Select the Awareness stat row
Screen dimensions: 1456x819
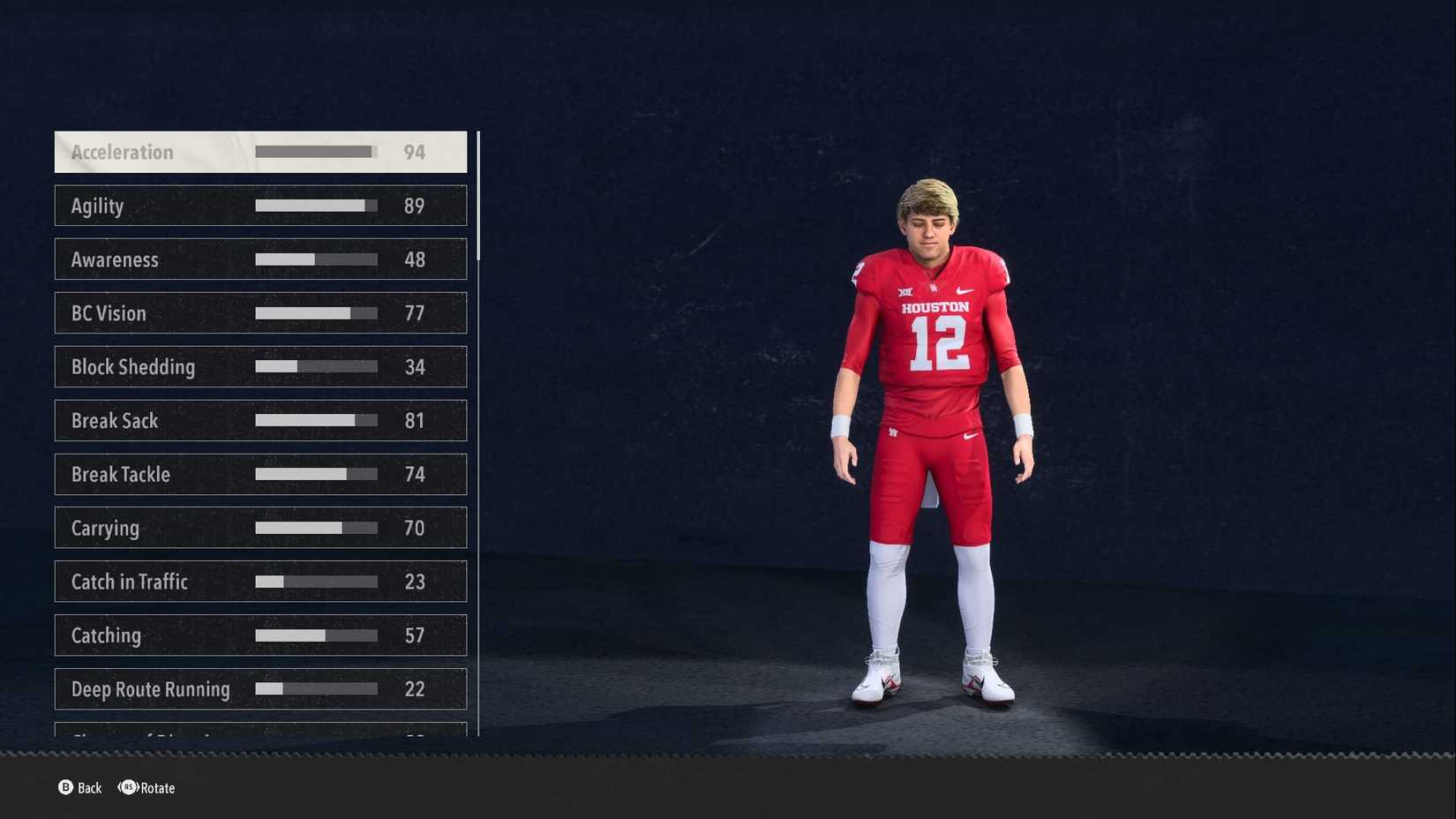pyautogui.click(x=260, y=259)
